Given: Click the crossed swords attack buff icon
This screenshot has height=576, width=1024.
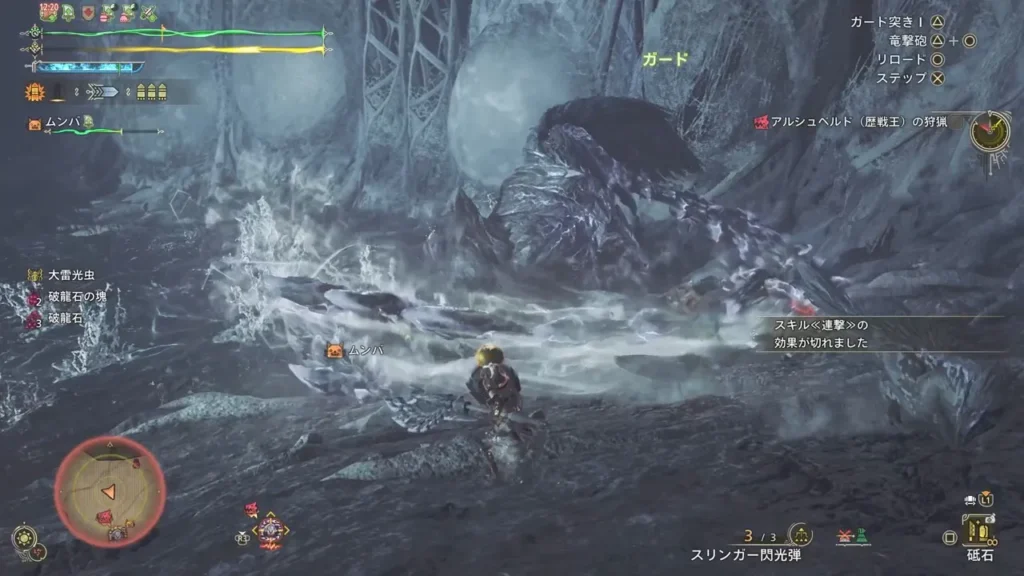Looking at the screenshot, I should coord(148,13).
